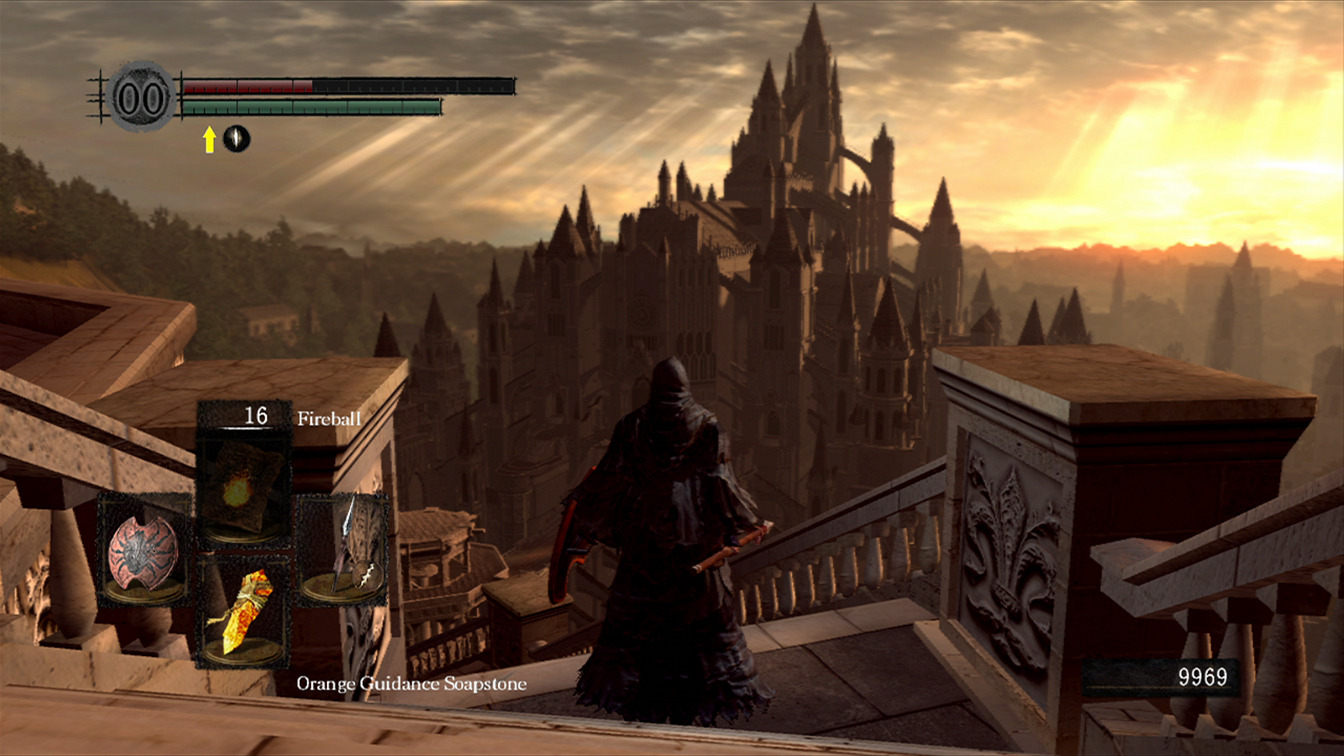The height and width of the screenshot is (756, 1344).
Task: Click the round dark status icon
Action: coord(236,138)
